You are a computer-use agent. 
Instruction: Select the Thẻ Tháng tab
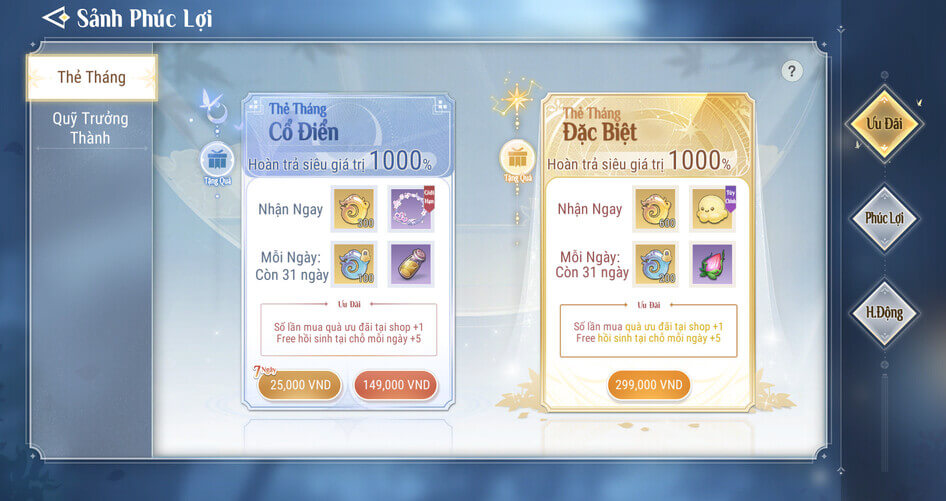(91, 77)
